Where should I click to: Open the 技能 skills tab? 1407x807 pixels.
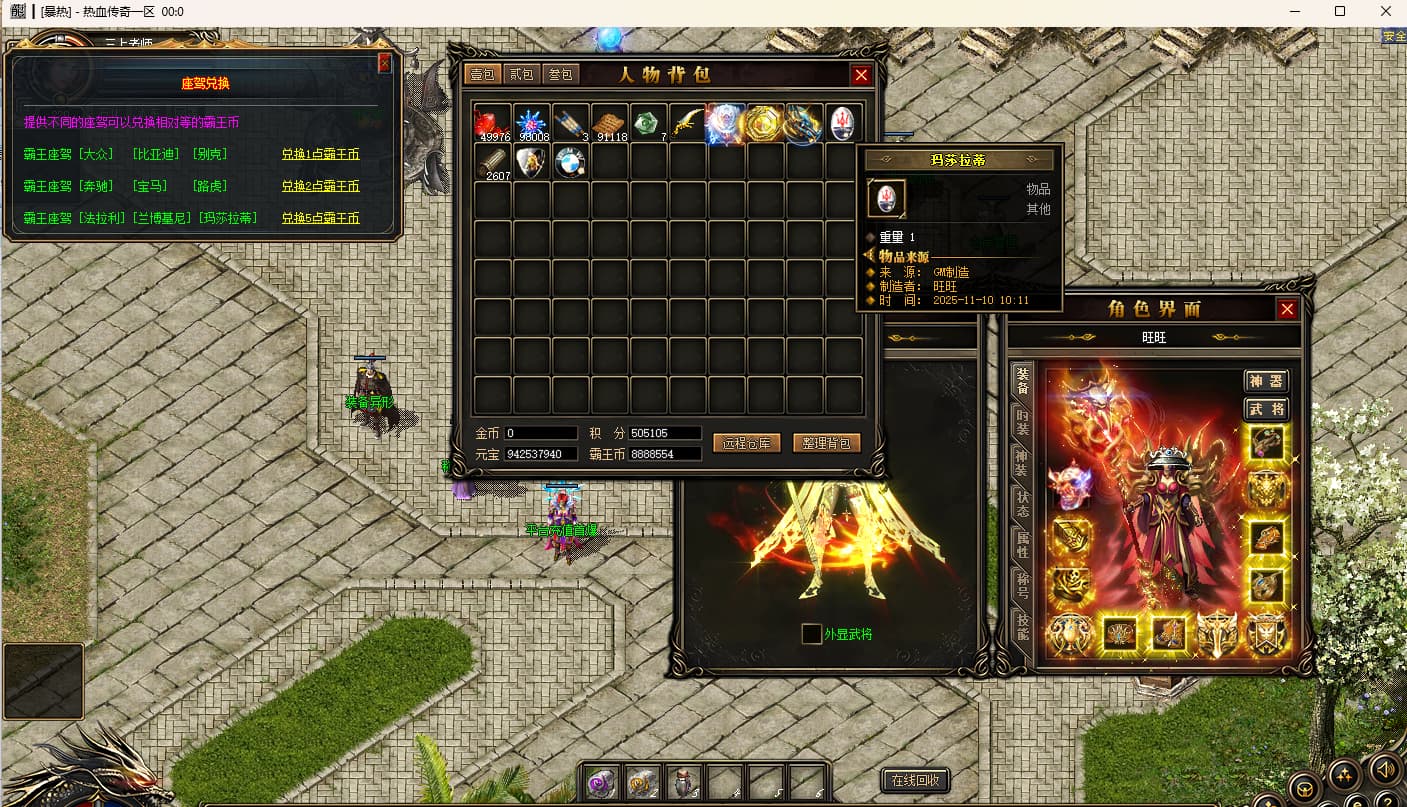1022,626
